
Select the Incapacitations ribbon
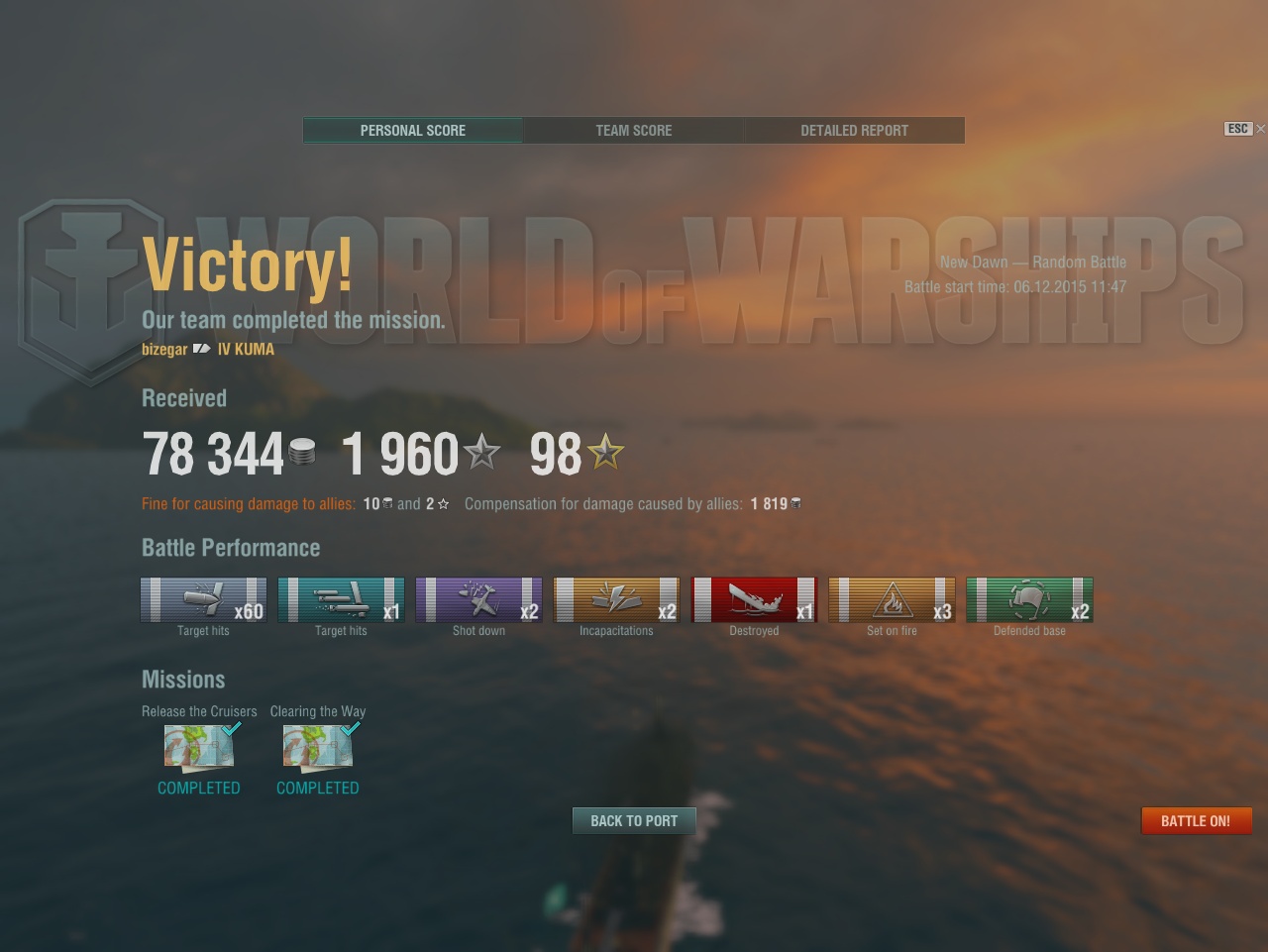click(x=616, y=599)
